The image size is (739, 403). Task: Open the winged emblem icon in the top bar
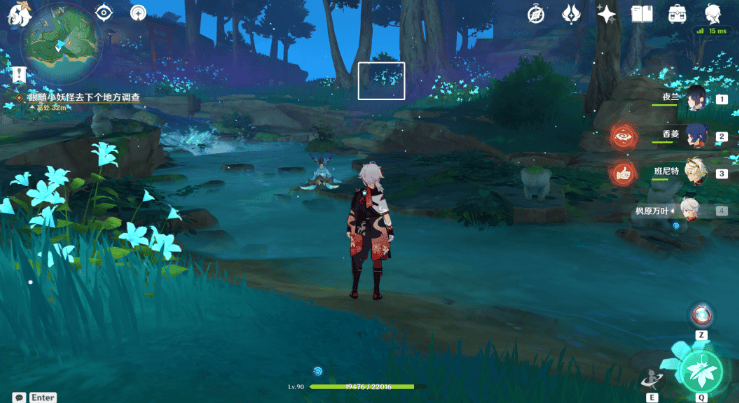[x=571, y=13]
